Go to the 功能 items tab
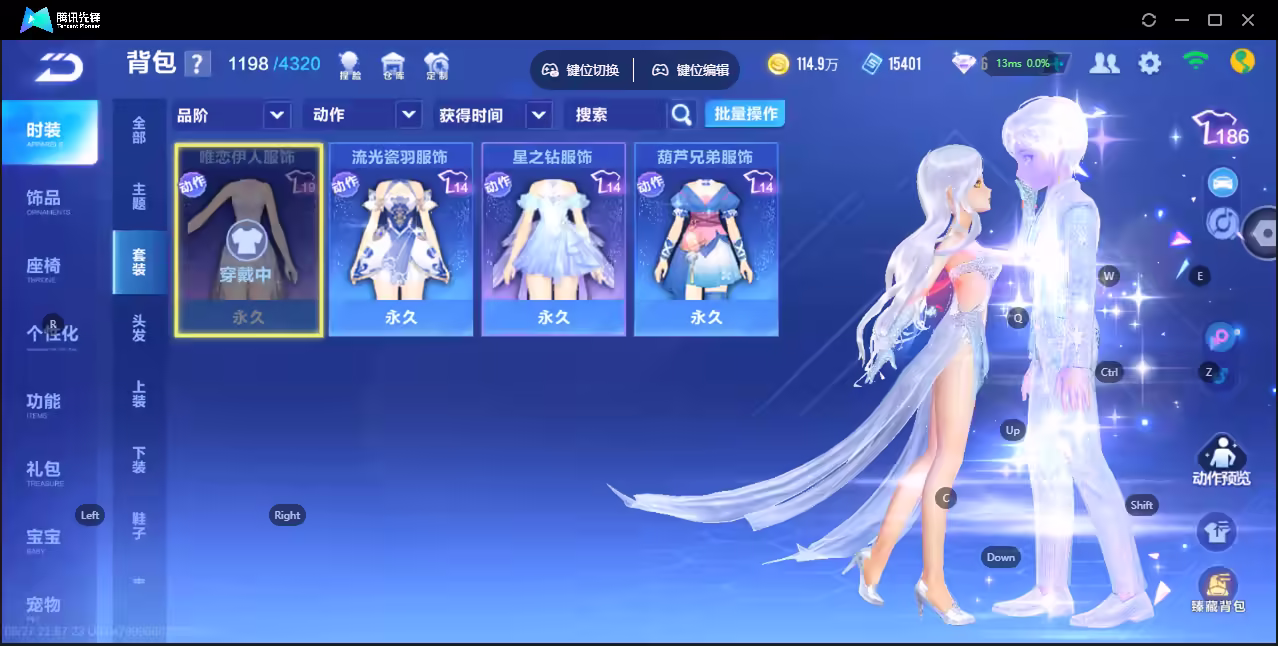1278x646 pixels. (x=44, y=403)
